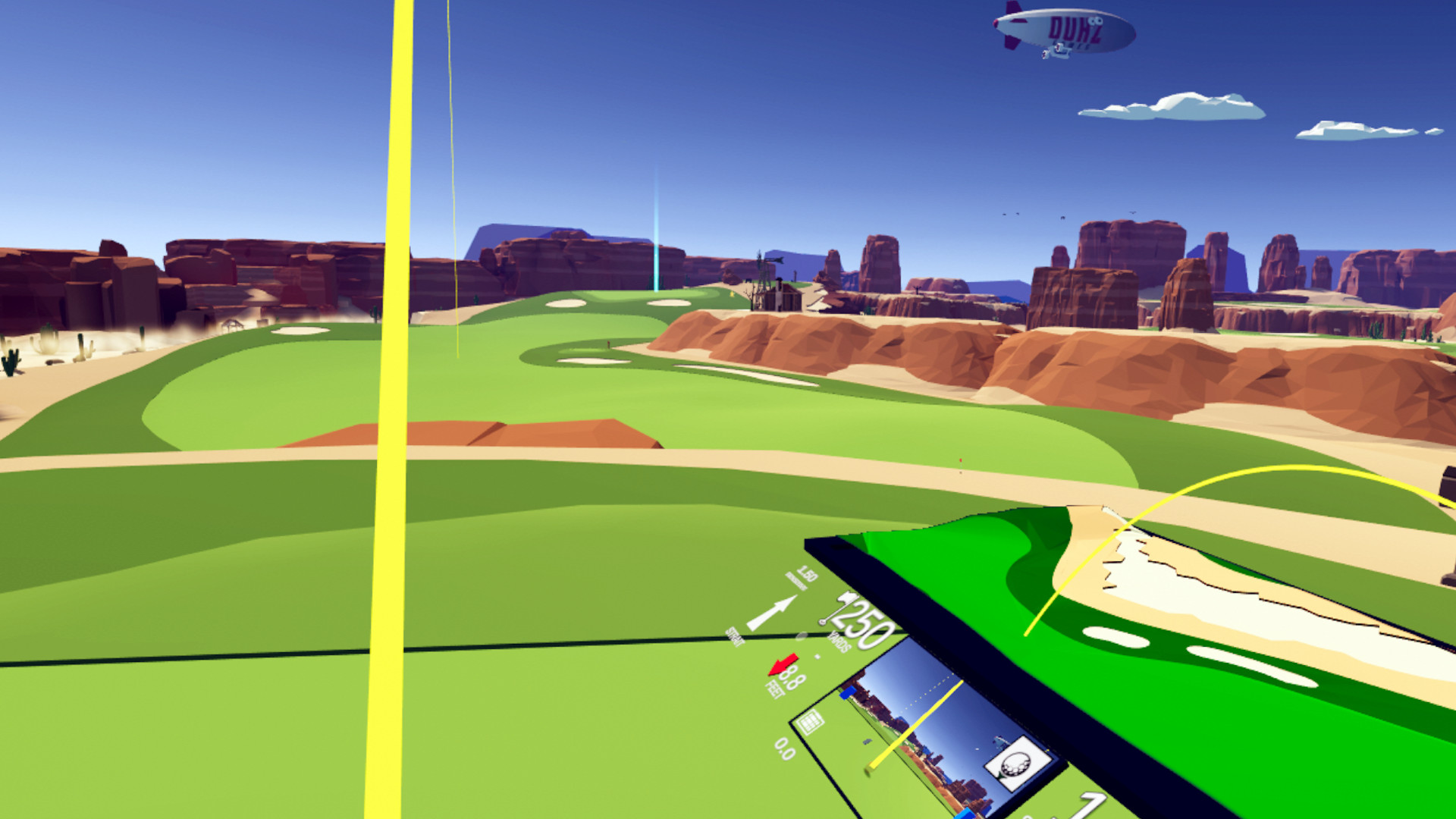The height and width of the screenshot is (819, 1456).
Task: Select the blue tee marker on the minimap
Action: pyautogui.click(x=849, y=694)
